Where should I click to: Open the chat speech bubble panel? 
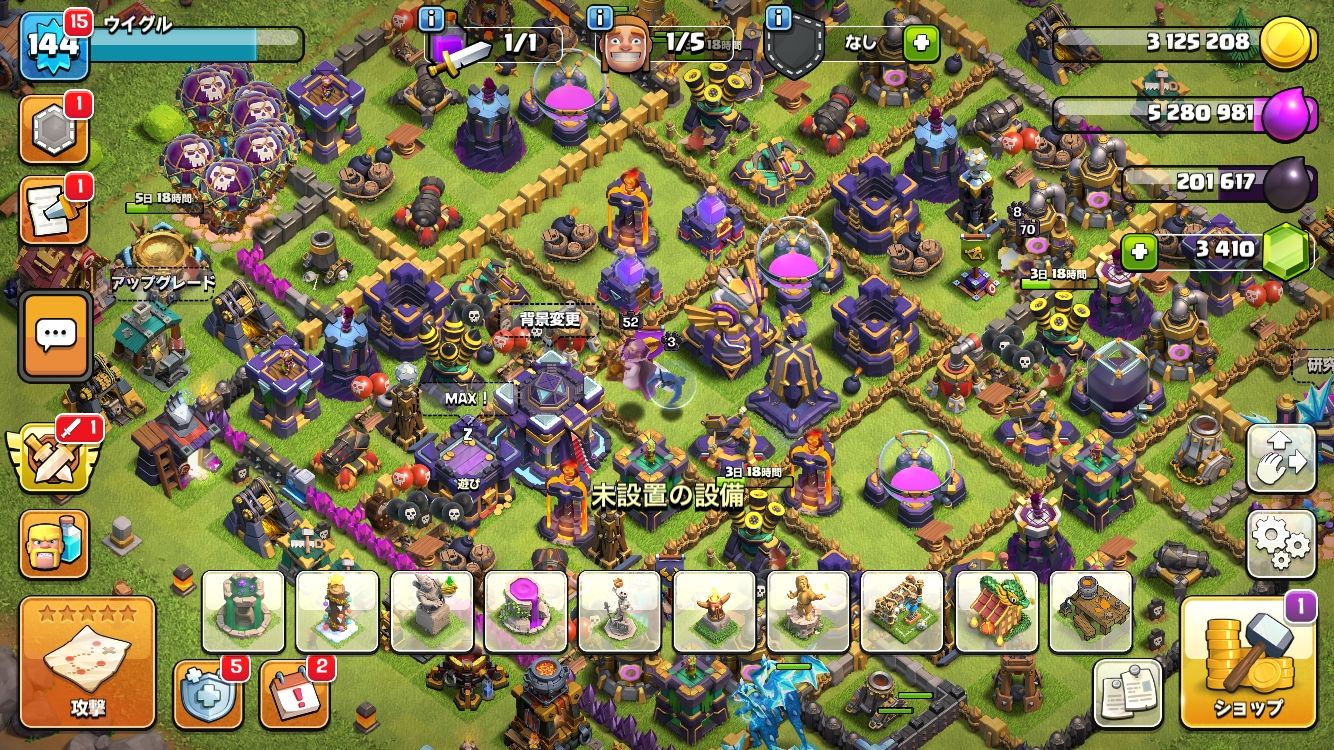coord(55,336)
